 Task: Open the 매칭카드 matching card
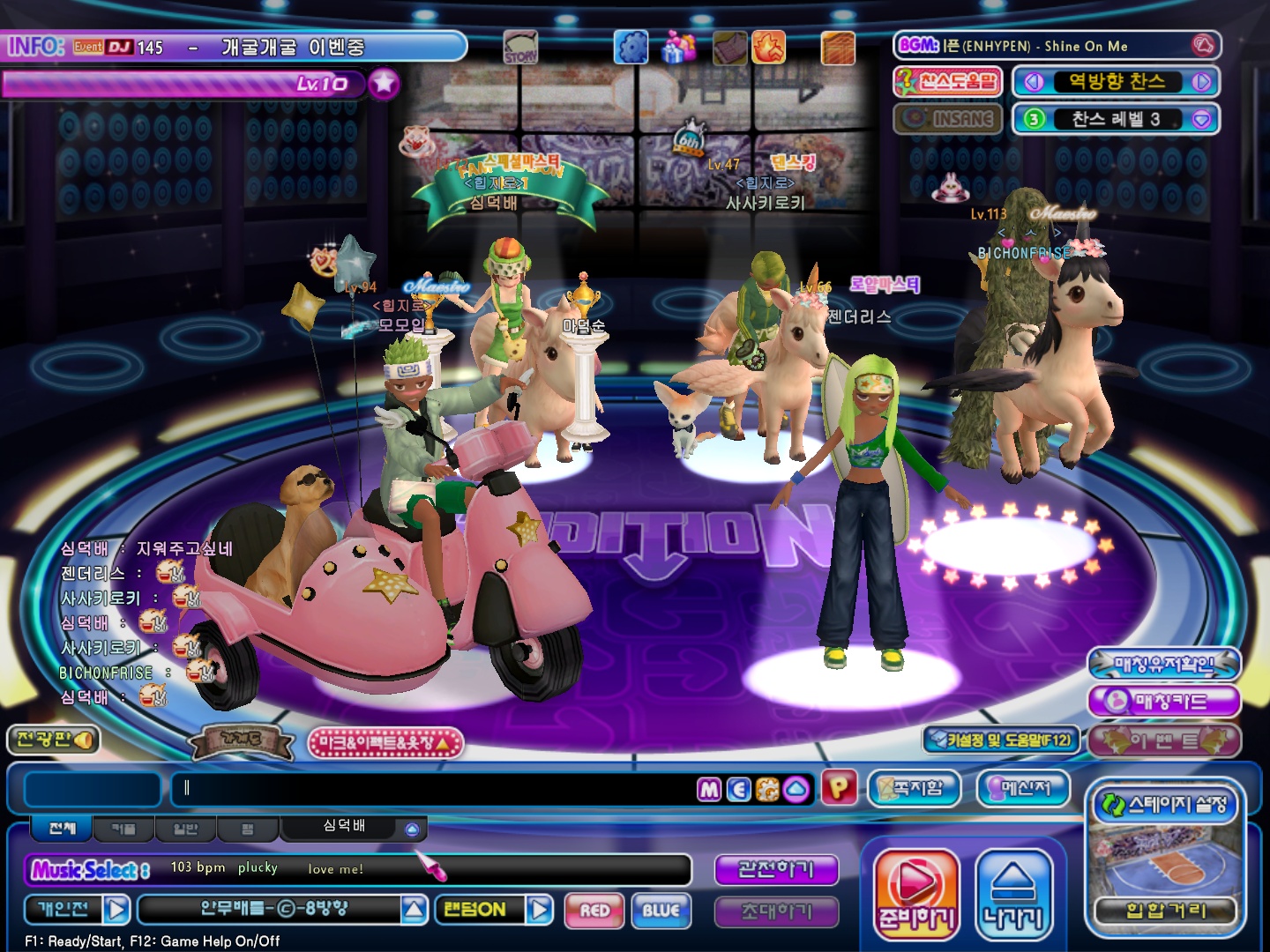(1164, 702)
